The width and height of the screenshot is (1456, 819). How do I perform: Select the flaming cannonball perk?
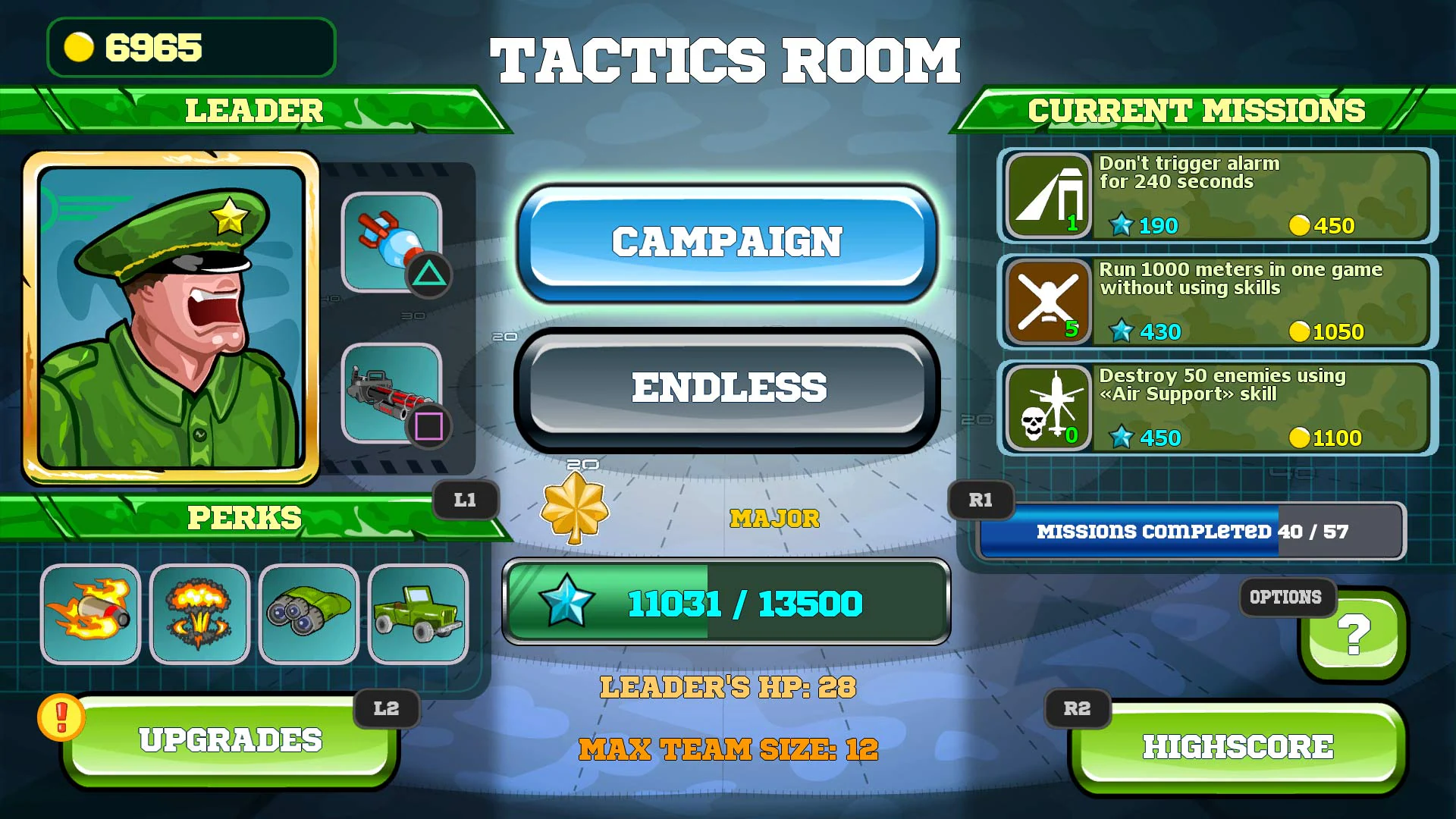[90, 614]
